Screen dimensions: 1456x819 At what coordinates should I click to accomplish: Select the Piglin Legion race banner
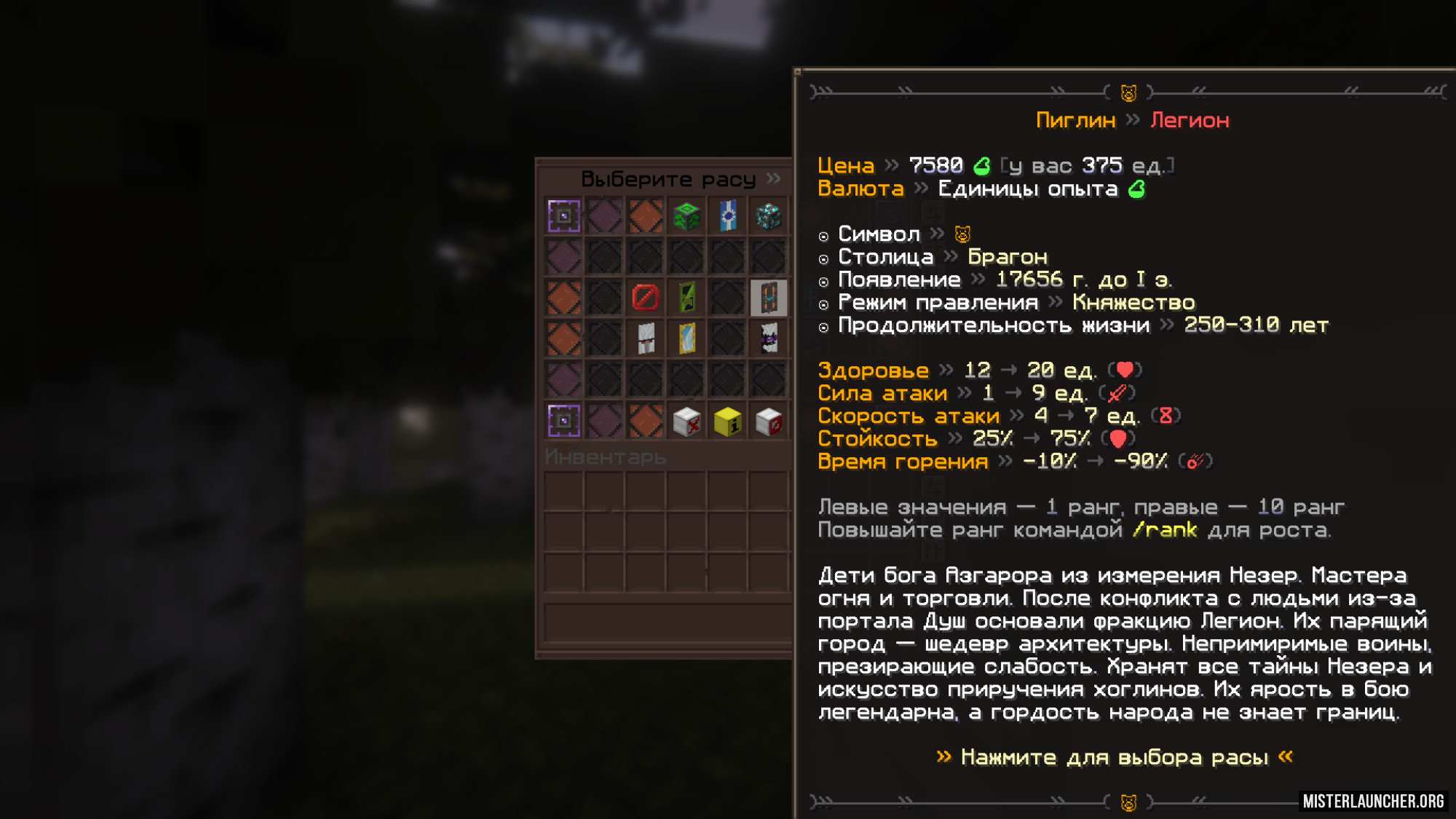click(768, 298)
